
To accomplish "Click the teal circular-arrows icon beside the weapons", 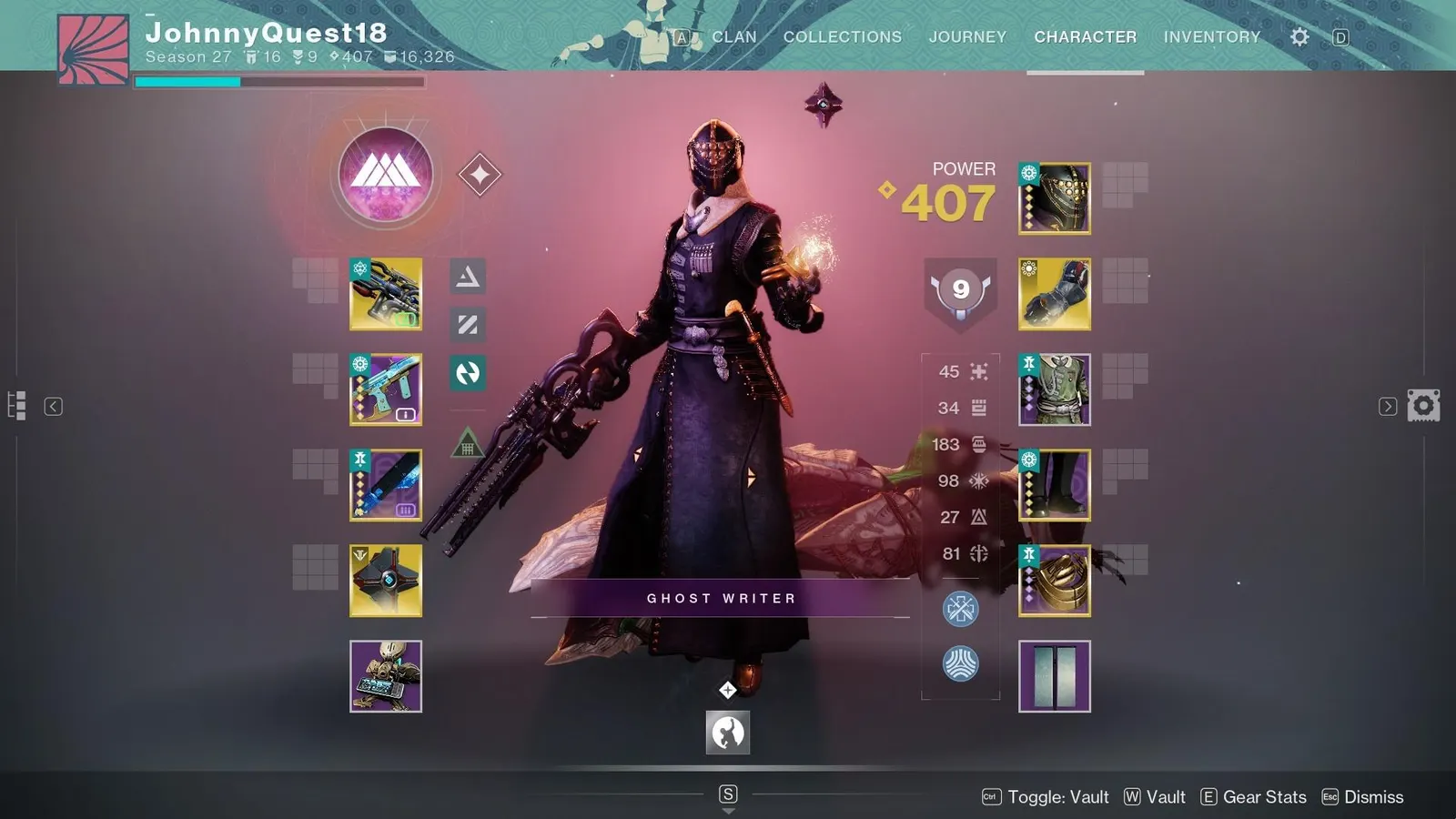I will 467,372.
